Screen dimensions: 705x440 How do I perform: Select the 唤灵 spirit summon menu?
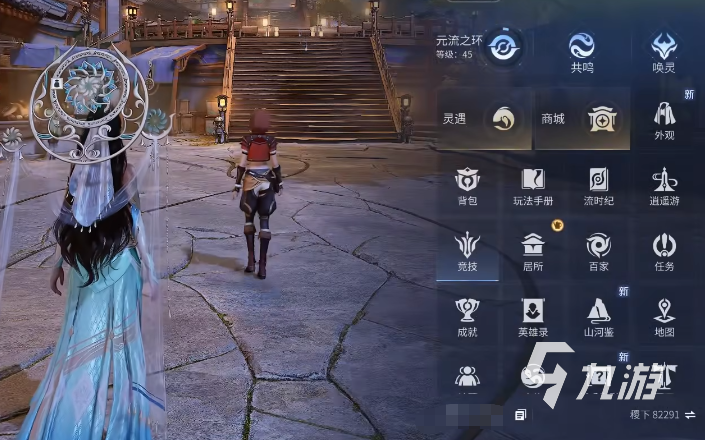tap(664, 51)
